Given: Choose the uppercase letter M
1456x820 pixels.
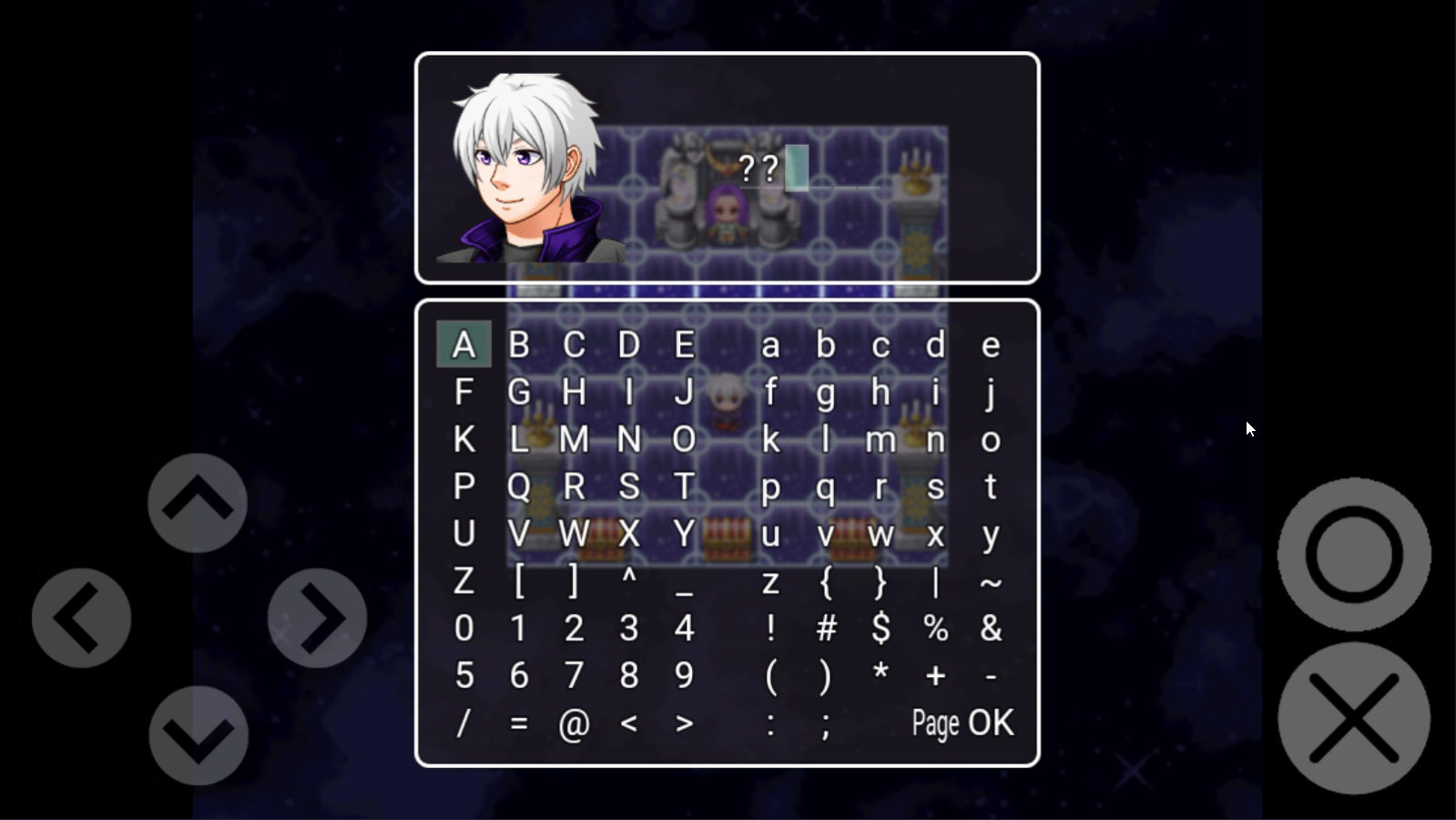Looking at the screenshot, I should tap(574, 440).
